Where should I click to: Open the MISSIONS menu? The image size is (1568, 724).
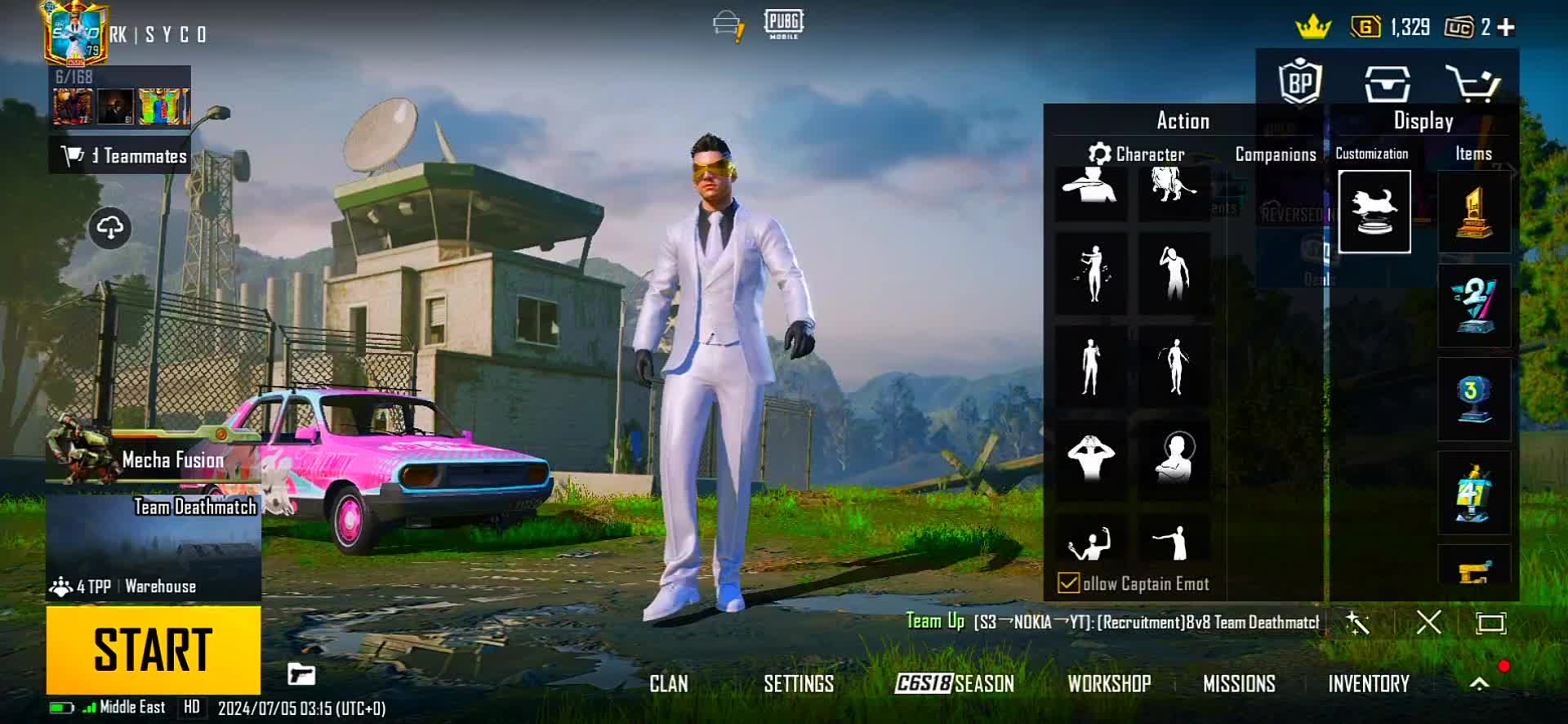pyautogui.click(x=1238, y=684)
